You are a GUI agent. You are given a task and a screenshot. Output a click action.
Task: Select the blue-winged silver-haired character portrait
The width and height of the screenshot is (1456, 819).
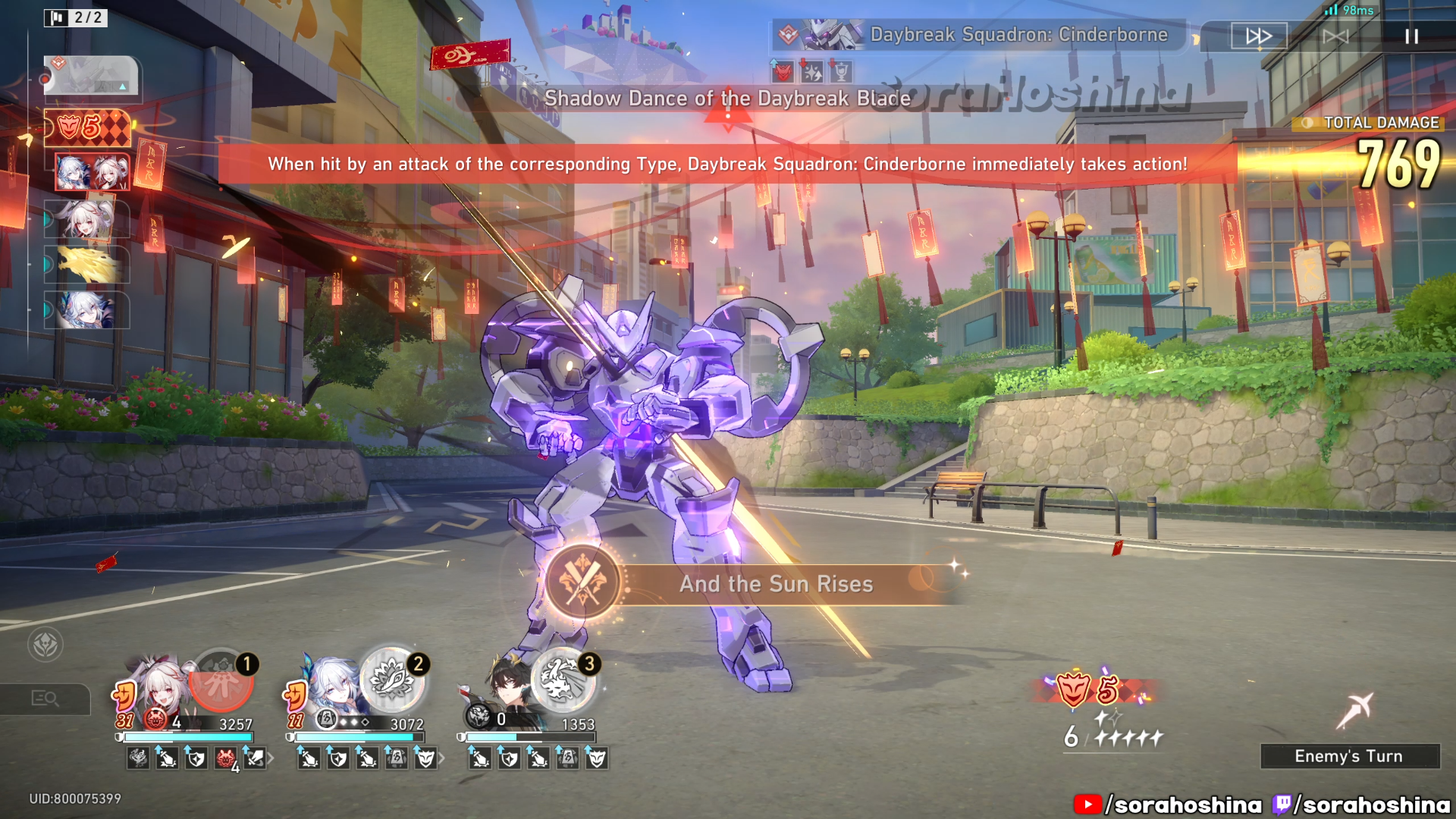pos(331,686)
